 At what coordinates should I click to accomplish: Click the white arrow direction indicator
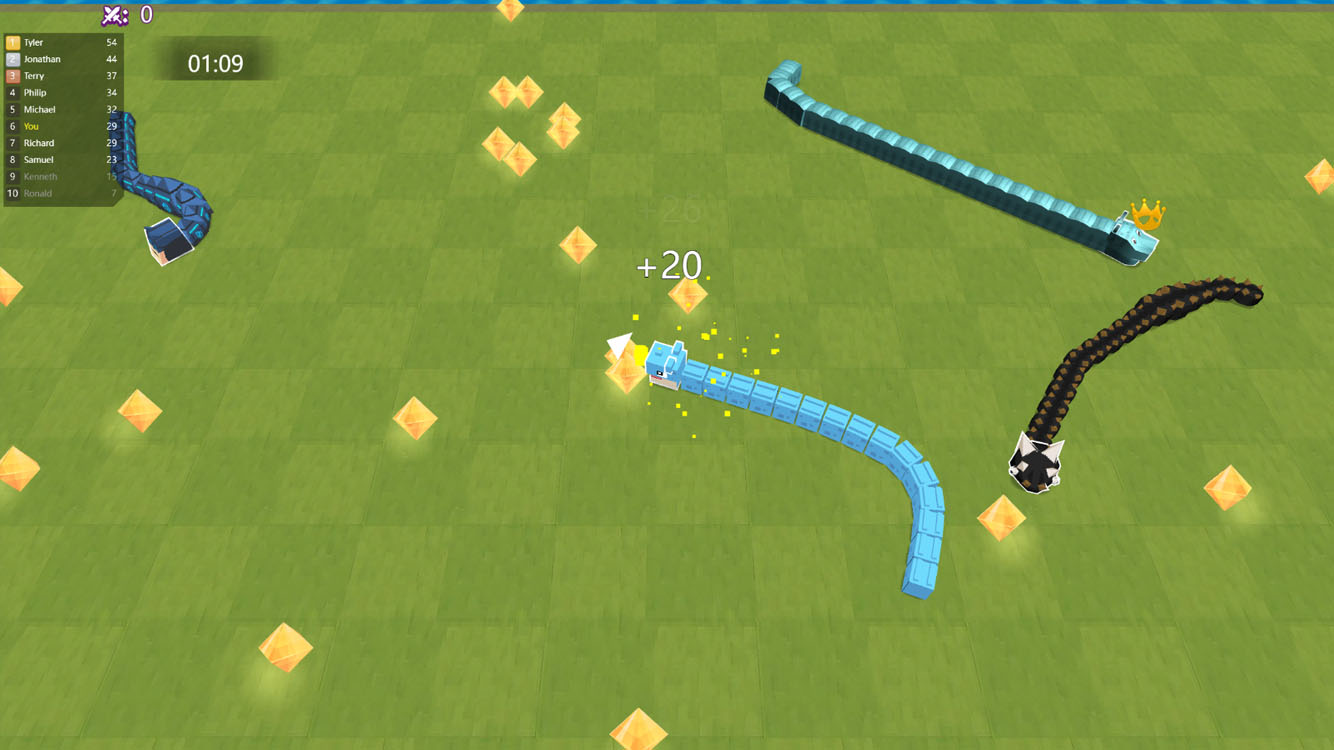click(x=620, y=343)
